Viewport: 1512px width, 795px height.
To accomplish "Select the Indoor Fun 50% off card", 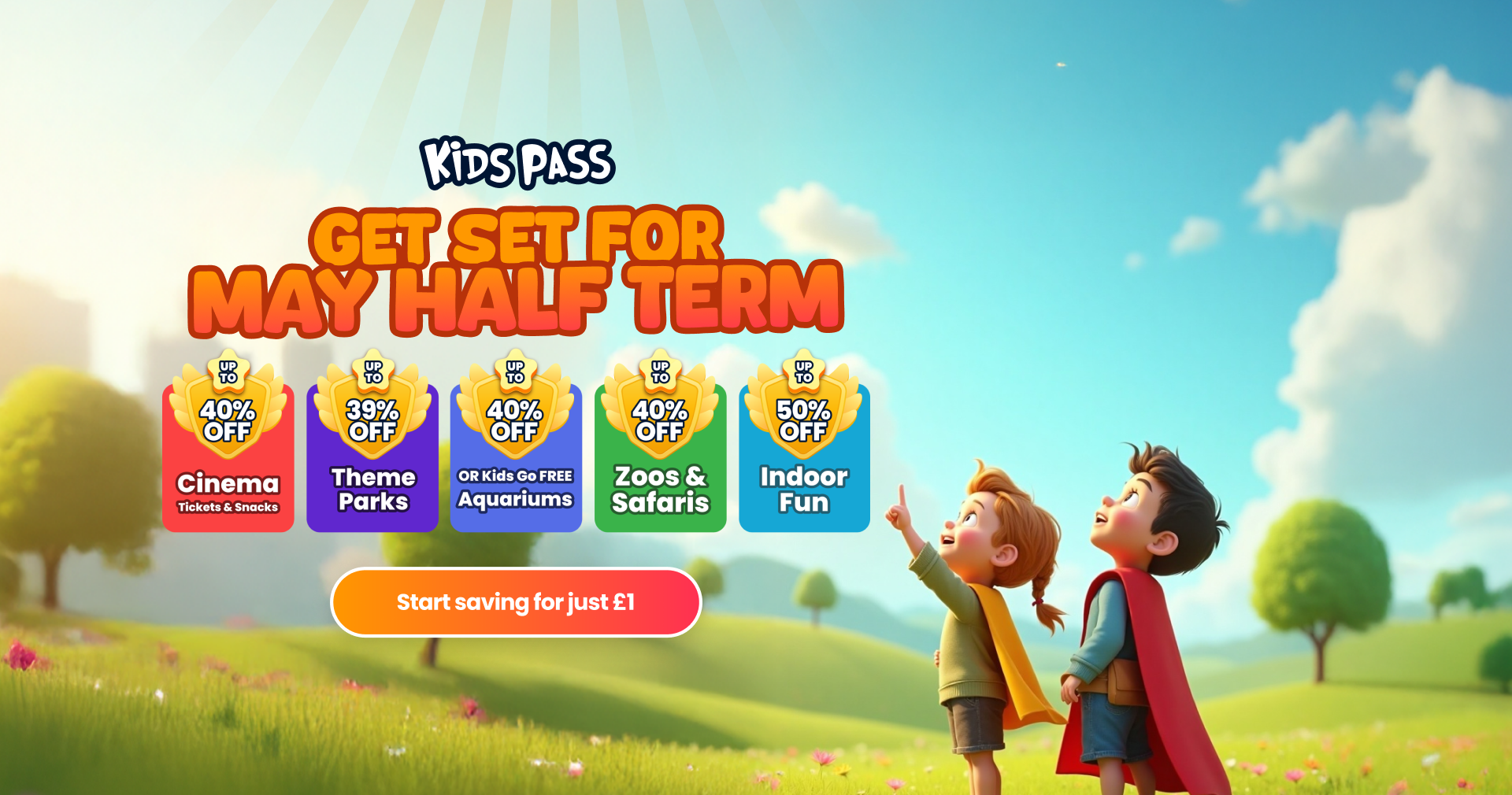I will tap(804, 457).
